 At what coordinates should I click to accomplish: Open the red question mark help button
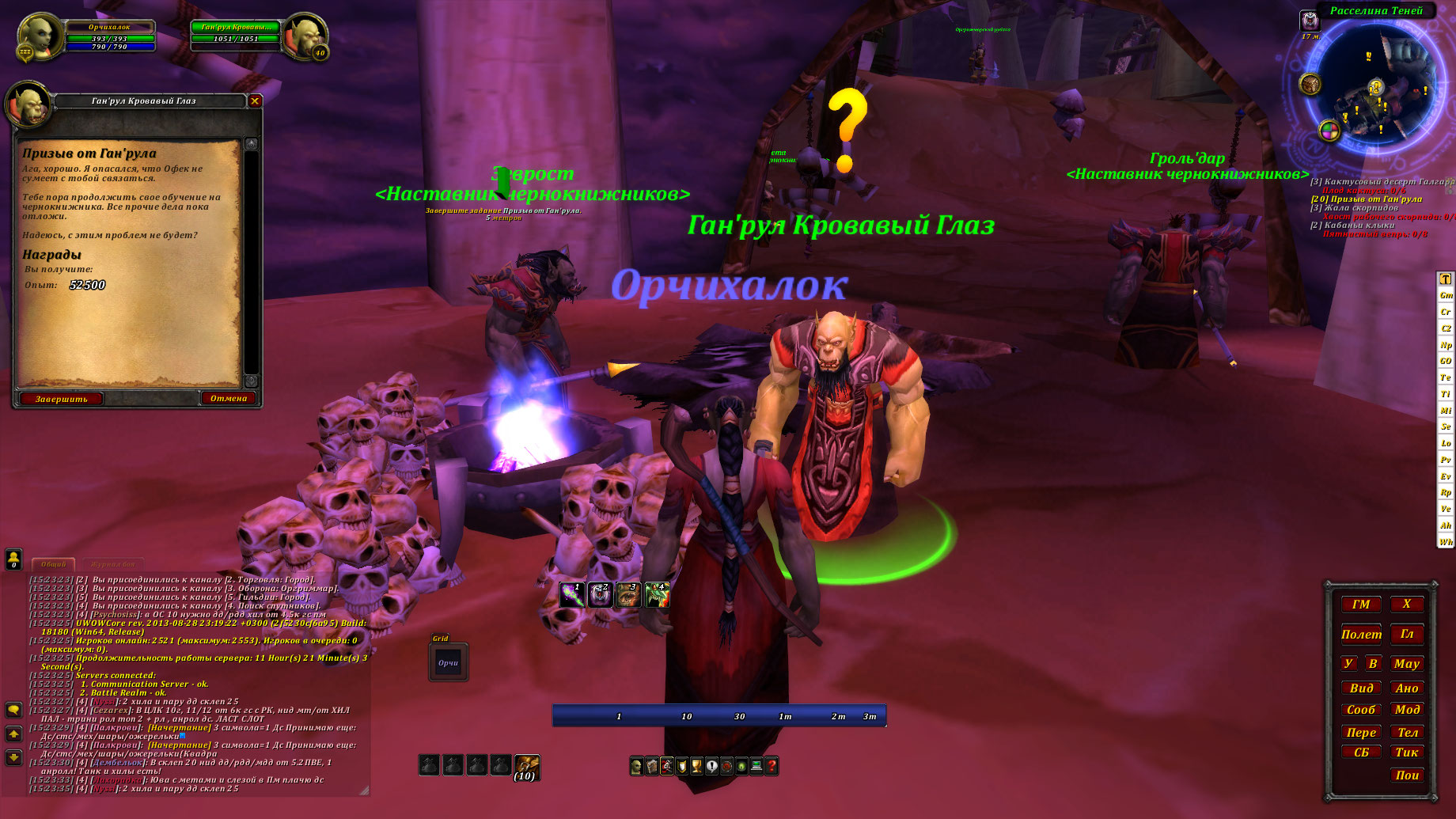click(772, 766)
